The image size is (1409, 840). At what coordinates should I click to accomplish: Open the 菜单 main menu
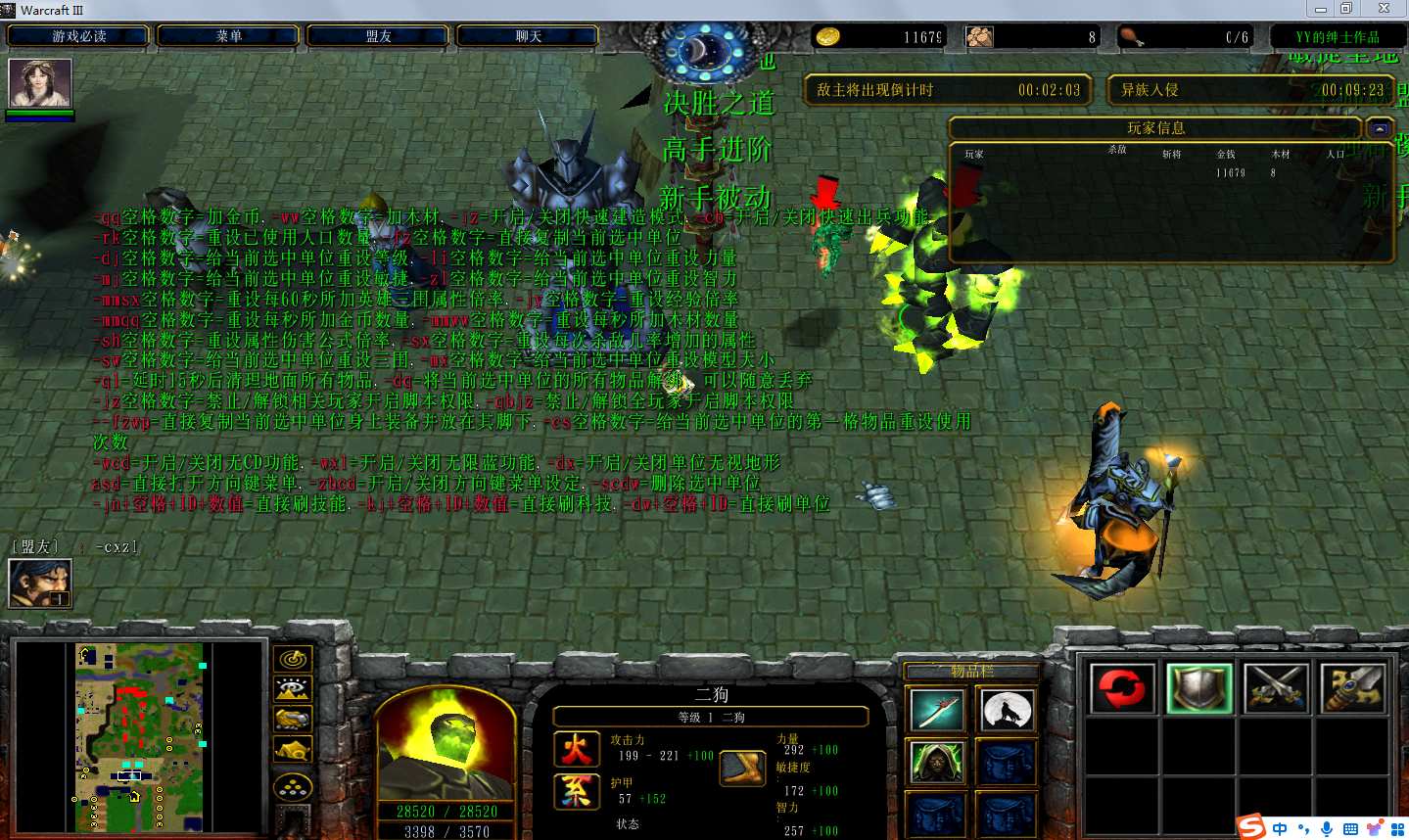[228, 36]
